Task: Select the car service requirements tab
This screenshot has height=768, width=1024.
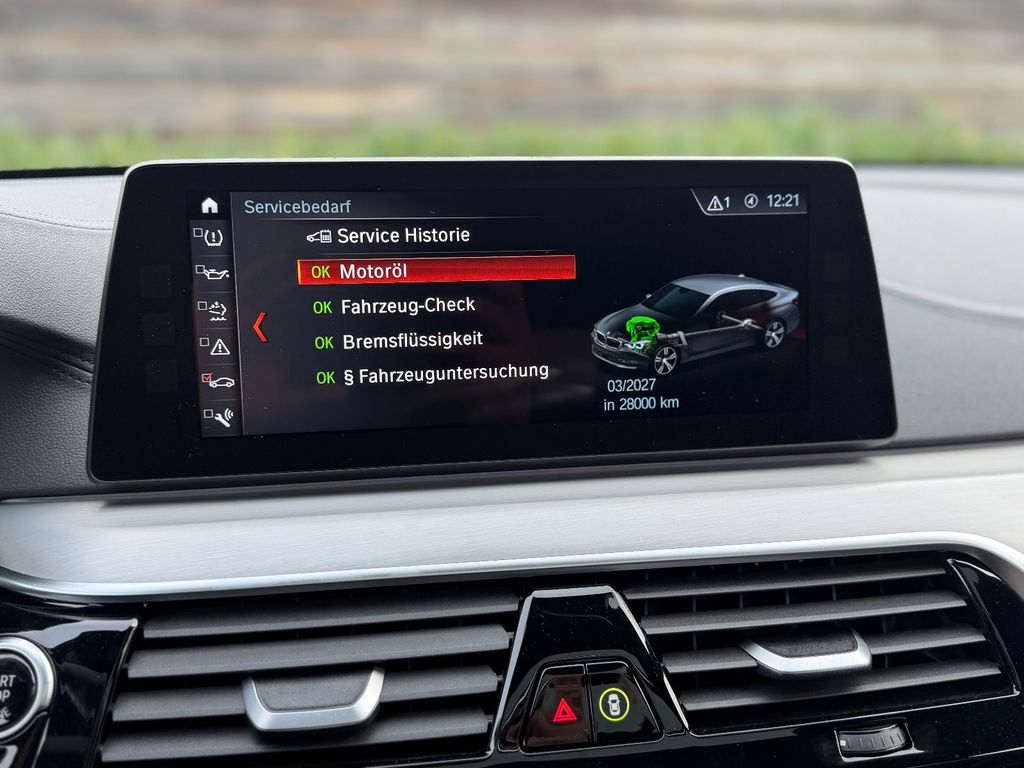Action: (x=219, y=381)
